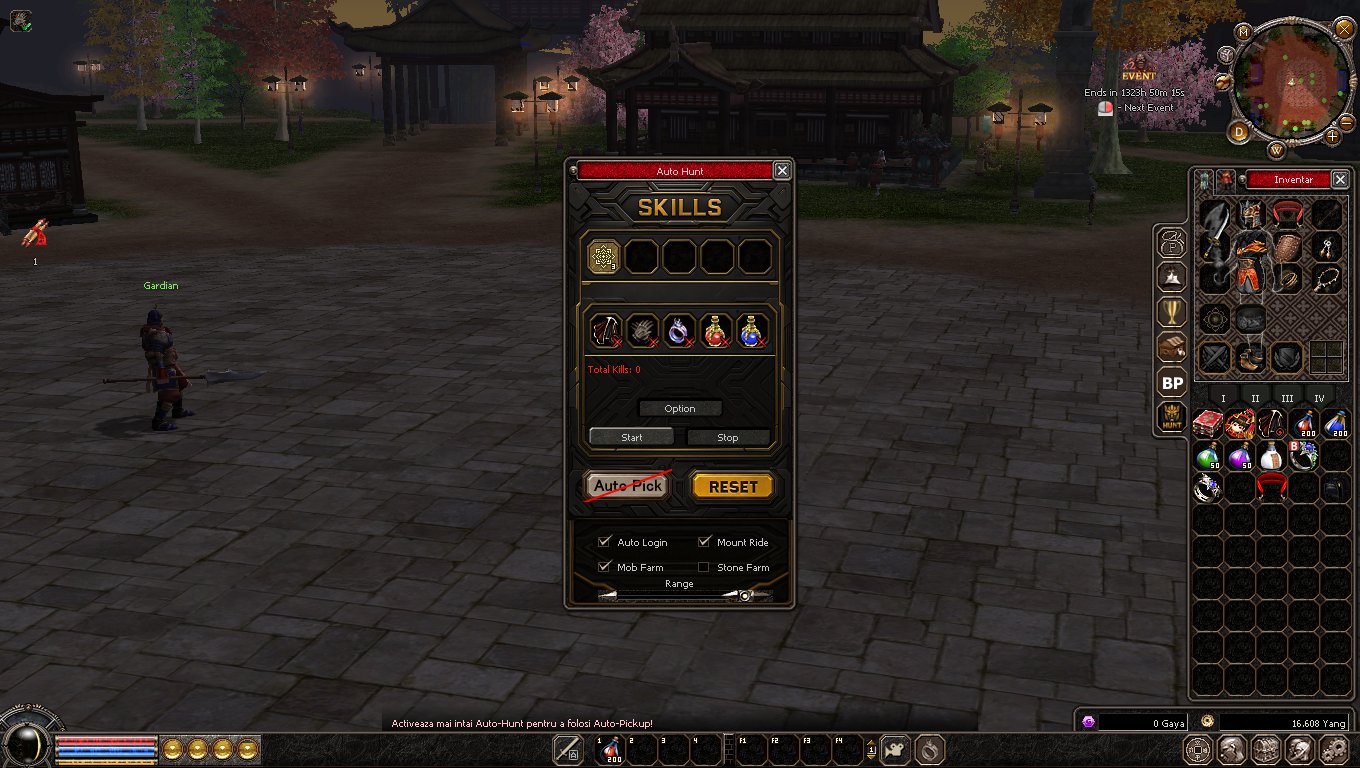Toggle the Auto Pick button
The width and height of the screenshot is (1360, 768).
pyautogui.click(x=627, y=486)
